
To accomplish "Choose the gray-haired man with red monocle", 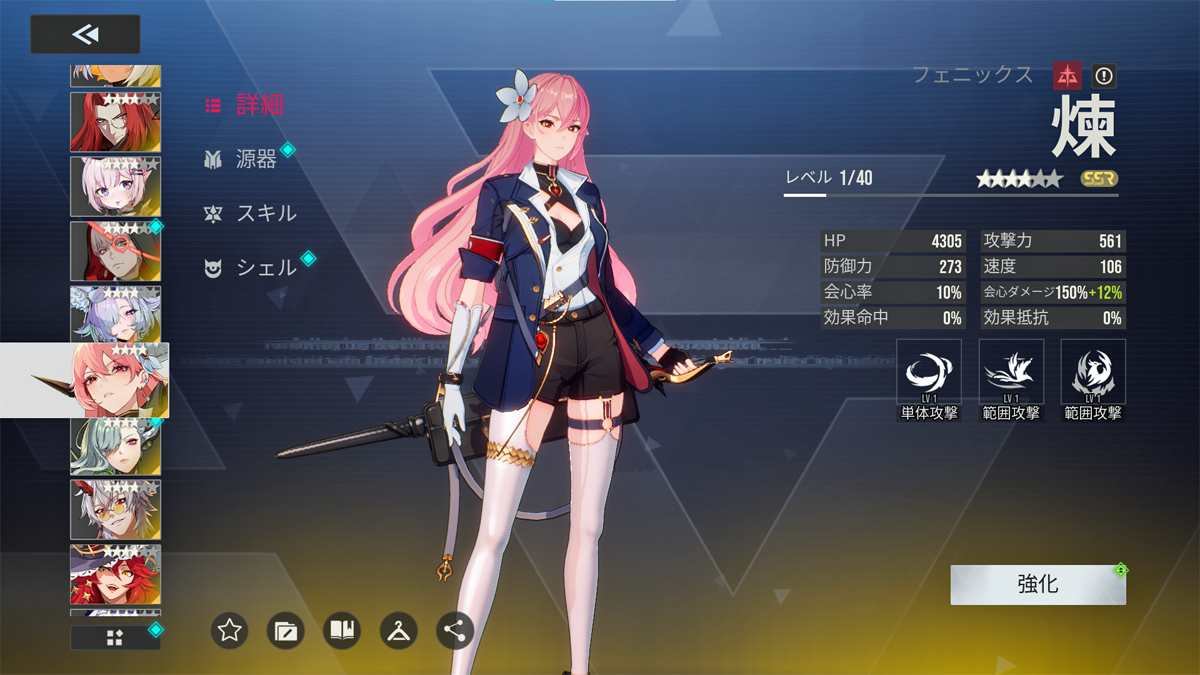I will click(x=115, y=252).
